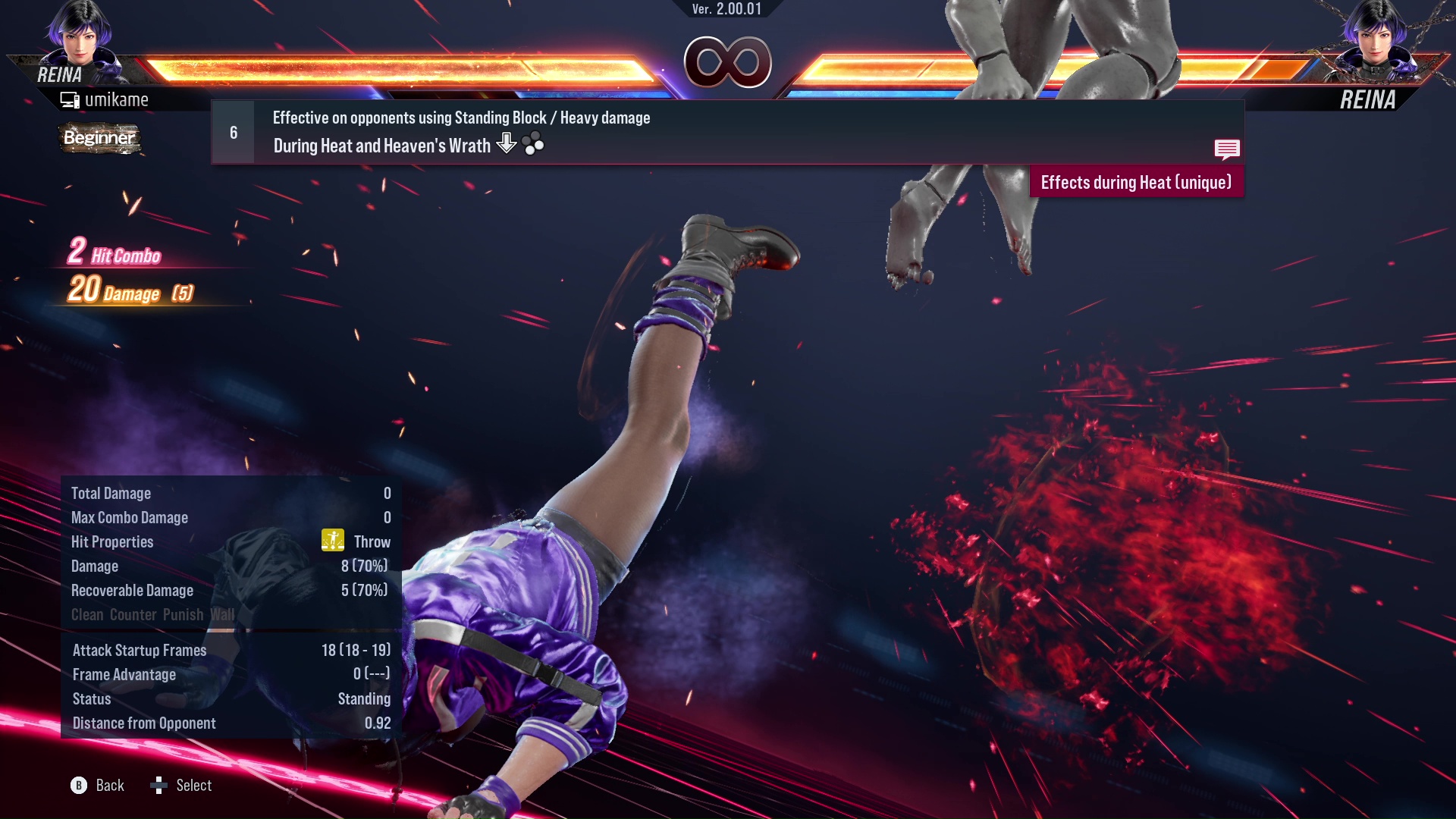1456x819 pixels.
Task: Click the infinity timer symbol at top center
Action: click(x=728, y=63)
